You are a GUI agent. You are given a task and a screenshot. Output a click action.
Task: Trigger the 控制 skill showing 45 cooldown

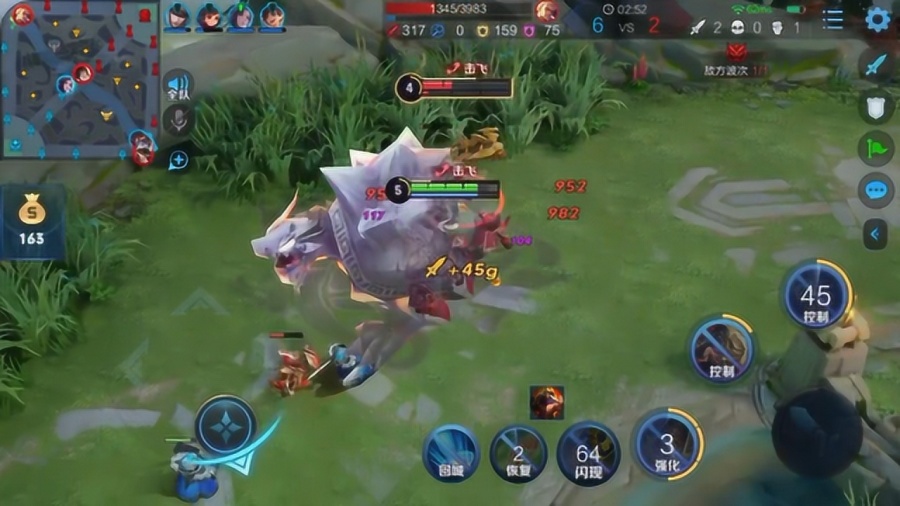click(816, 295)
